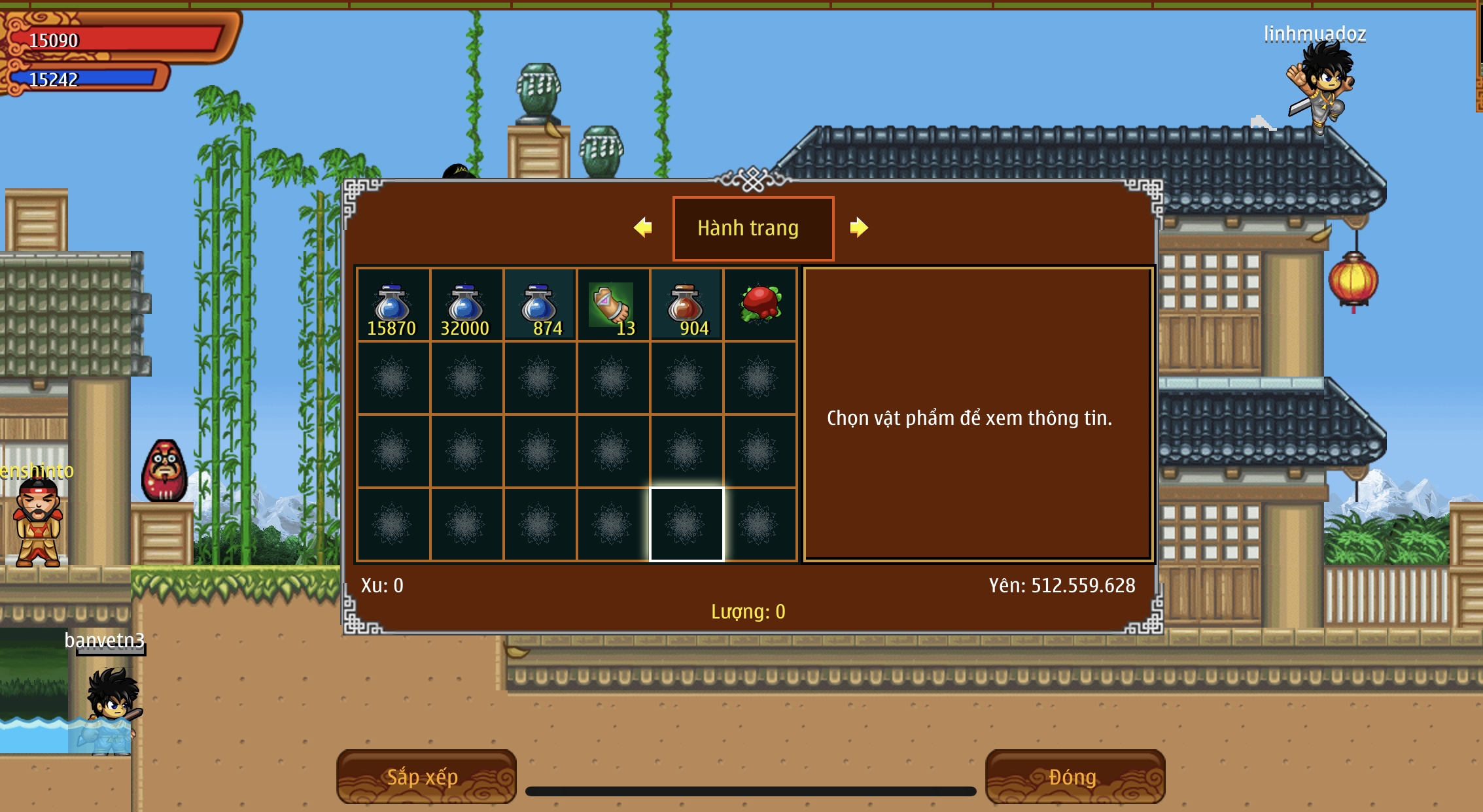Select the green scroll item with 13
1483x812 pixels.
pyautogui.click(x=612, y=305)
